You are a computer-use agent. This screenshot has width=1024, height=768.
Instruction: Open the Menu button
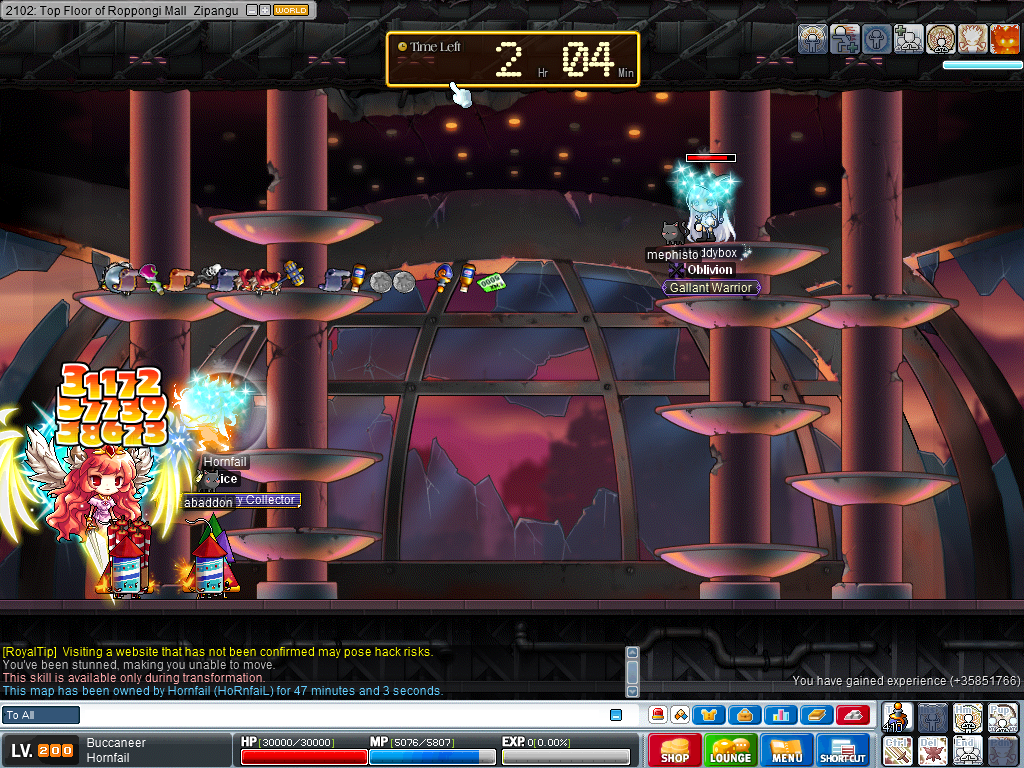click(x=787, y=750)
